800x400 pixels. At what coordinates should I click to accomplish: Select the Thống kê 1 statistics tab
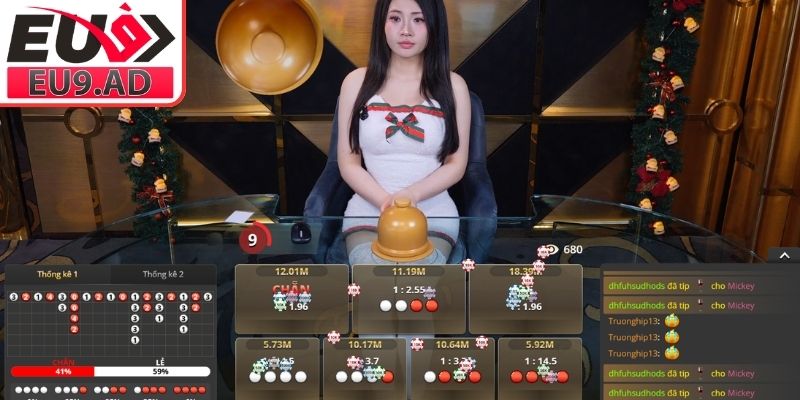click(x=58, y=274)
